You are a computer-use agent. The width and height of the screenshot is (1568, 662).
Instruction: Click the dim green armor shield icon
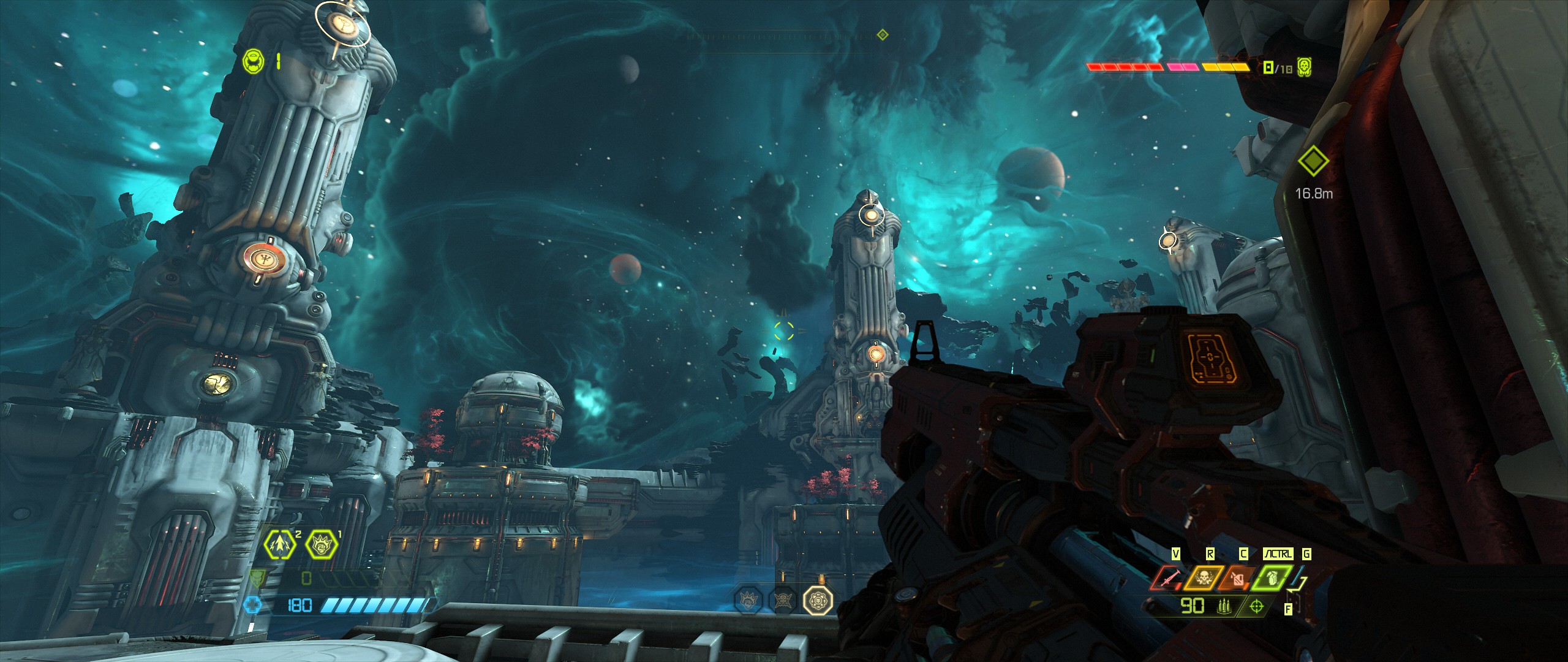click(x=258, y=577)
